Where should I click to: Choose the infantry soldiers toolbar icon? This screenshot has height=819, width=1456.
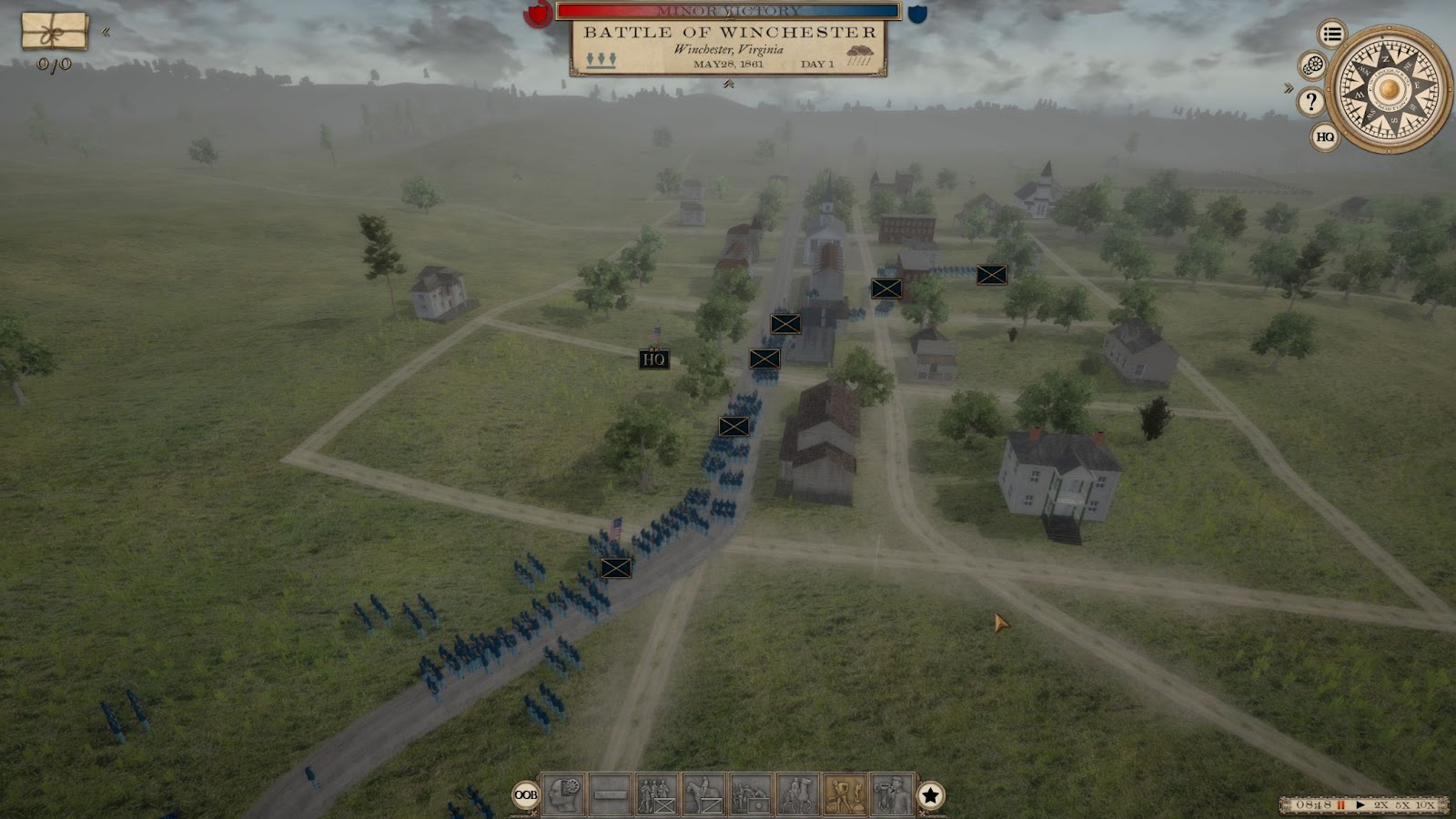657,795
